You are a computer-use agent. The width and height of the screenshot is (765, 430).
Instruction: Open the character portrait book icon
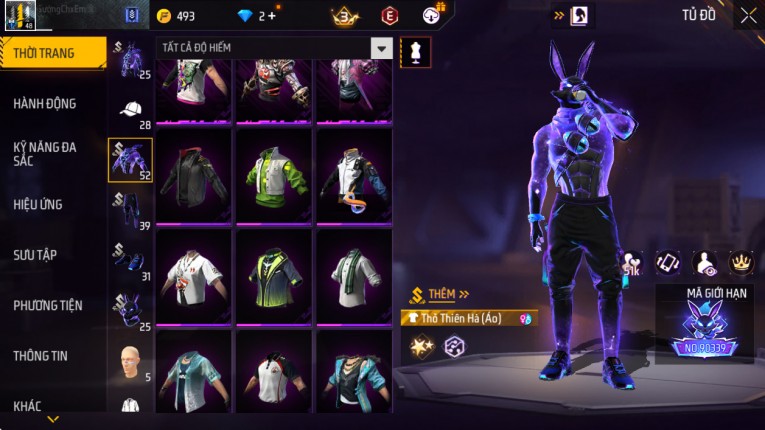(579, 16)
